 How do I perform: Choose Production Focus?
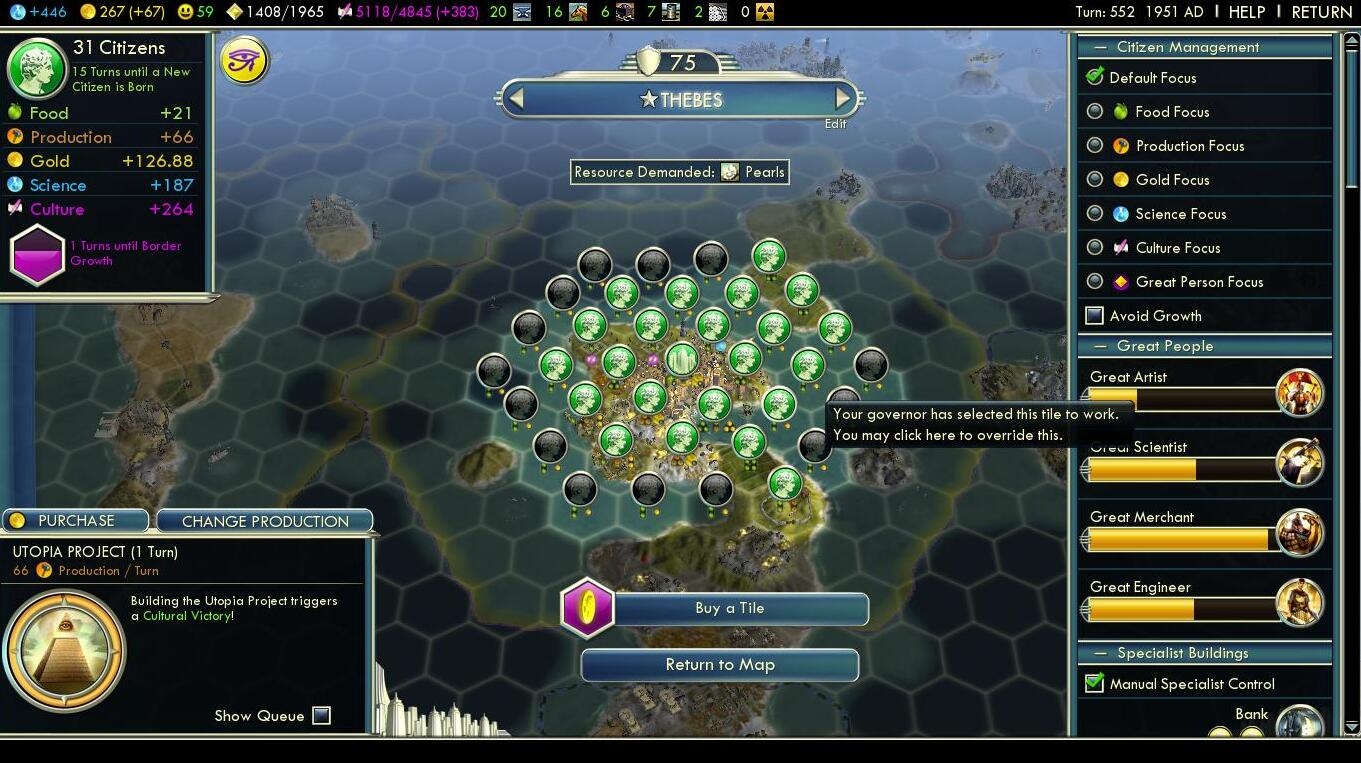(1096, 146)
